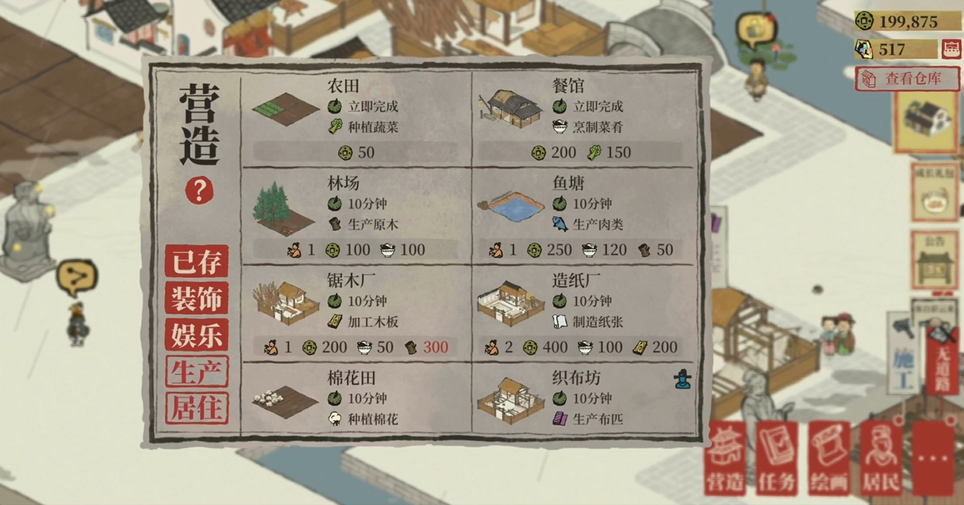Open the red question mark help

point(198,190)
